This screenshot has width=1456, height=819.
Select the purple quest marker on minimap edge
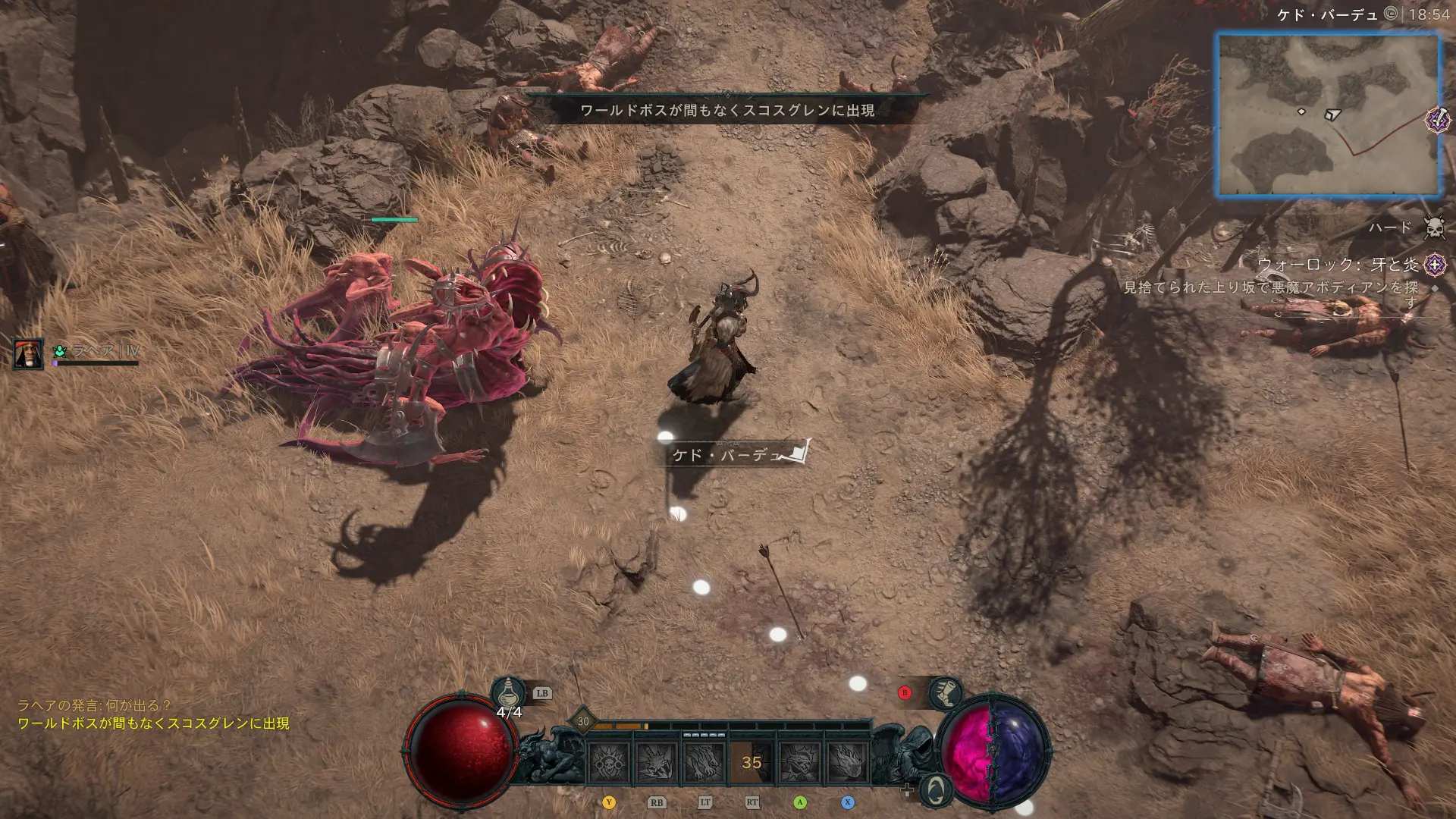(1437, 120)
